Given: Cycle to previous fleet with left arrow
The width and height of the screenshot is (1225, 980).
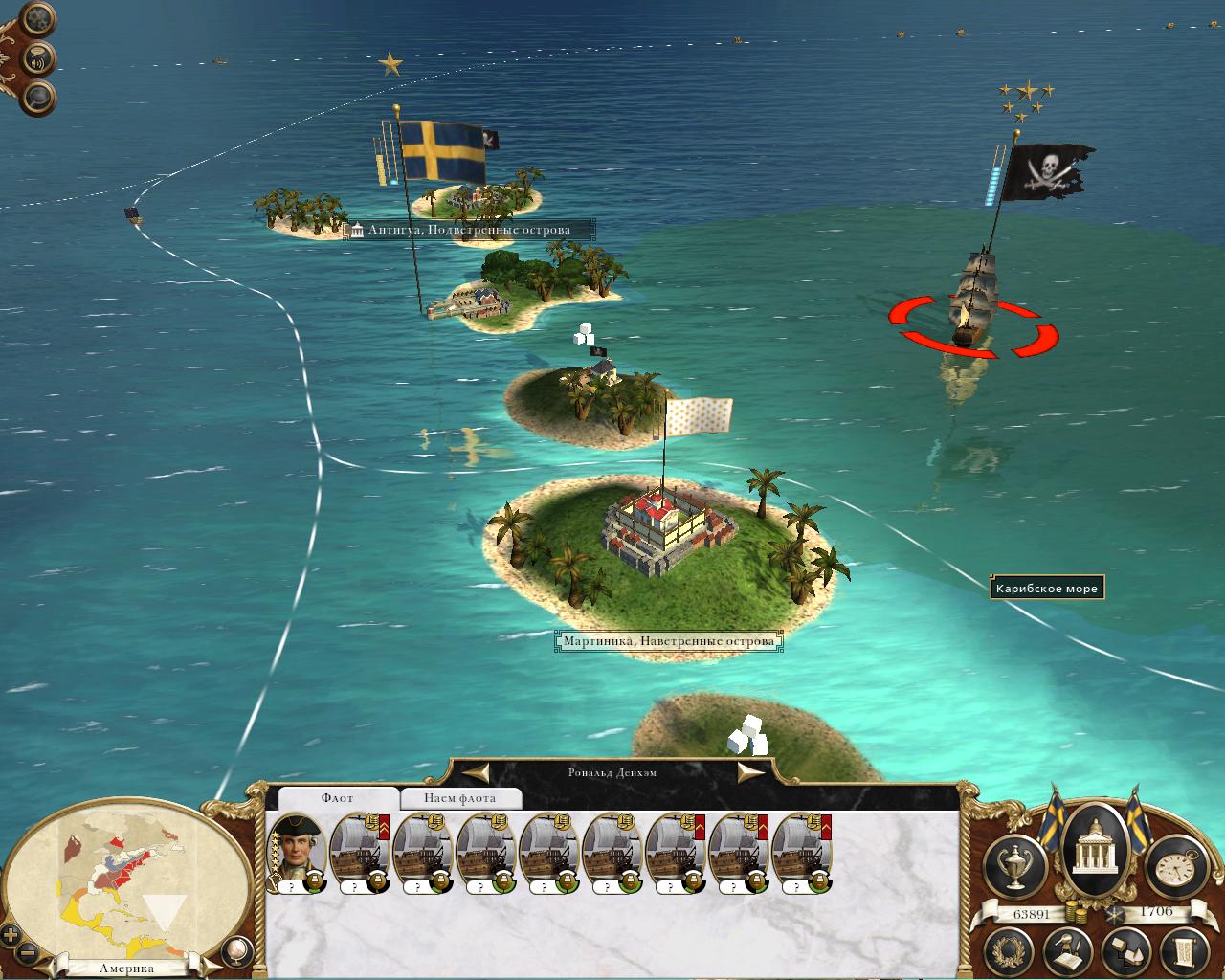Looking at the screenshot, I should coord(479,771).
